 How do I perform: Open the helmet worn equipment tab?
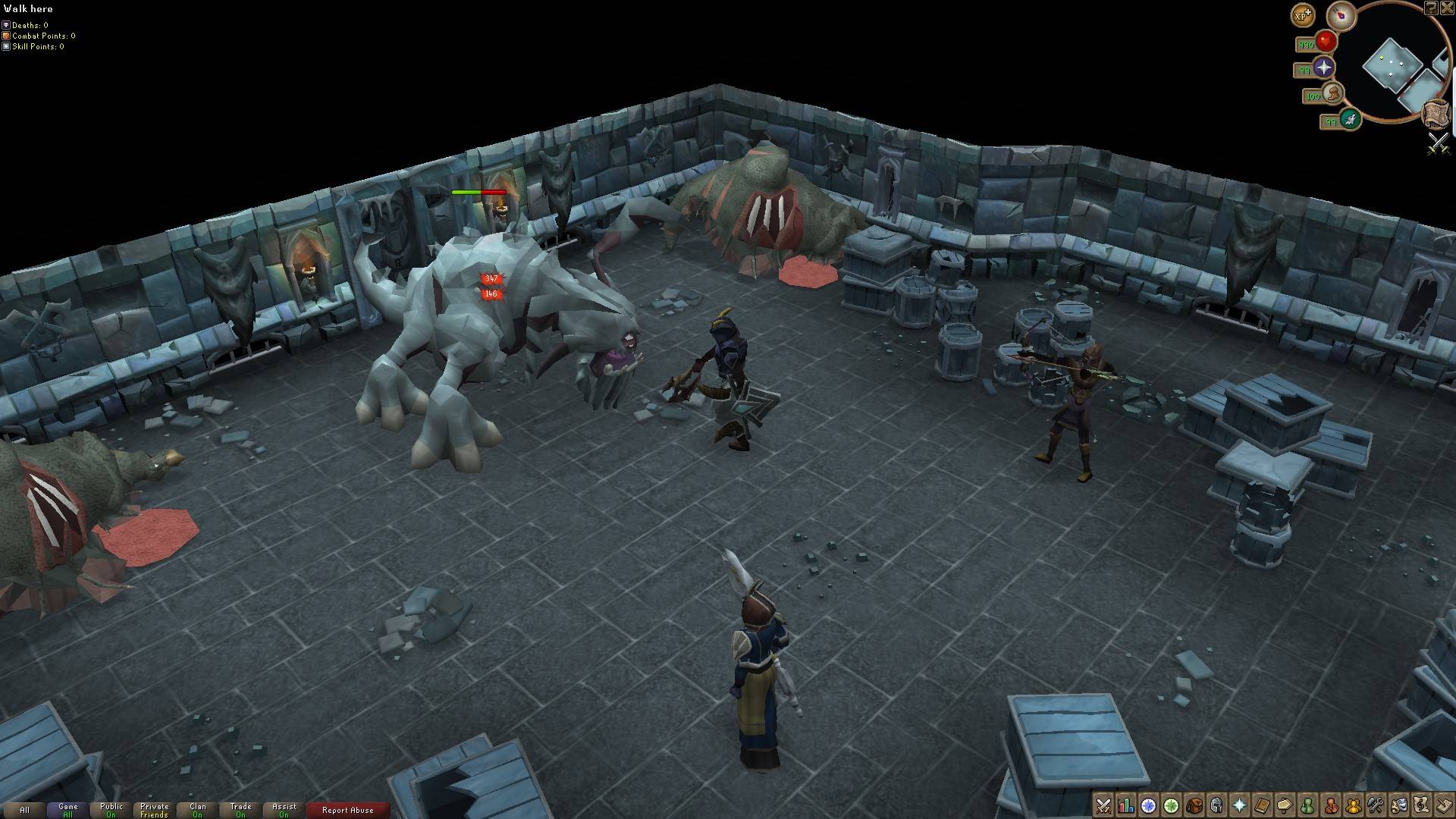(1217, 805)
